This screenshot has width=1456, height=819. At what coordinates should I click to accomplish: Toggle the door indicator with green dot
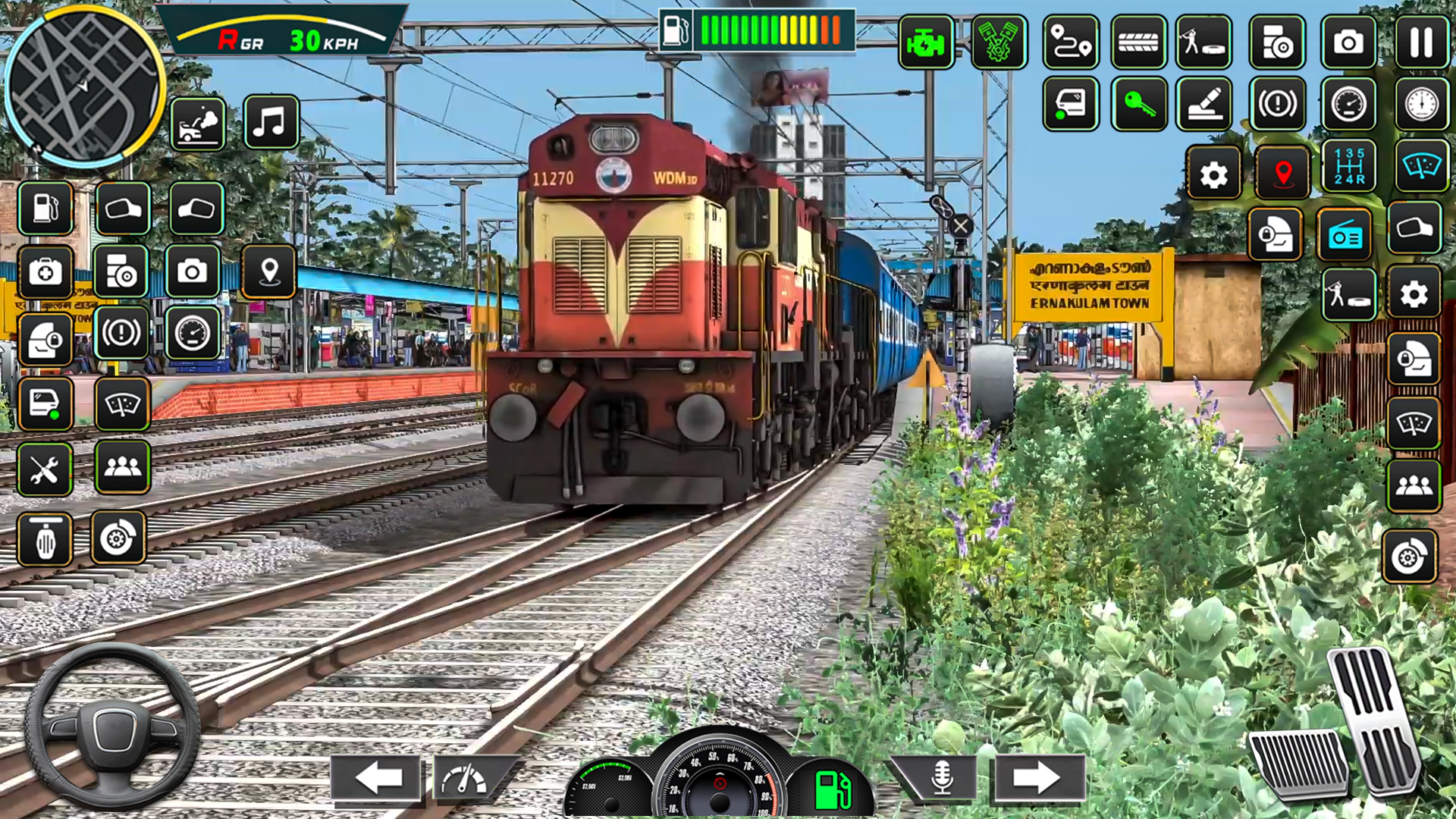(x=1070, y=105)
